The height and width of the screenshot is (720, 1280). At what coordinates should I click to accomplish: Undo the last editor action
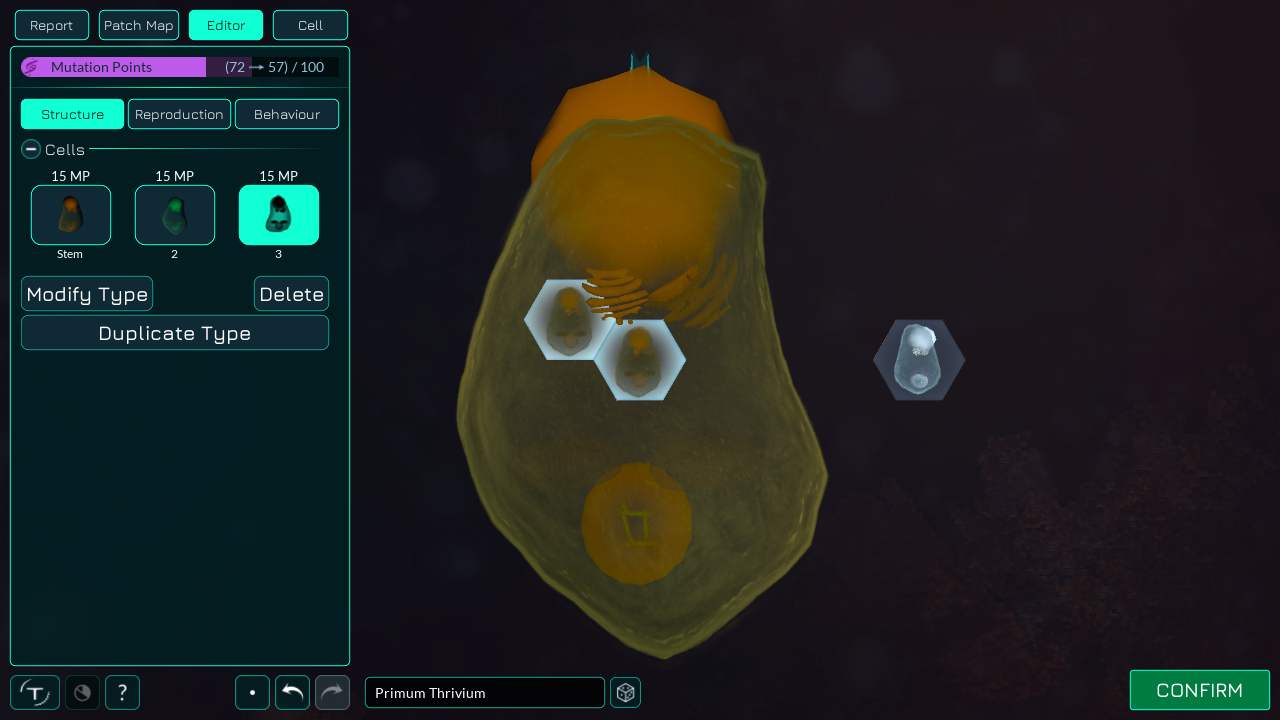(x=292, y=692)
